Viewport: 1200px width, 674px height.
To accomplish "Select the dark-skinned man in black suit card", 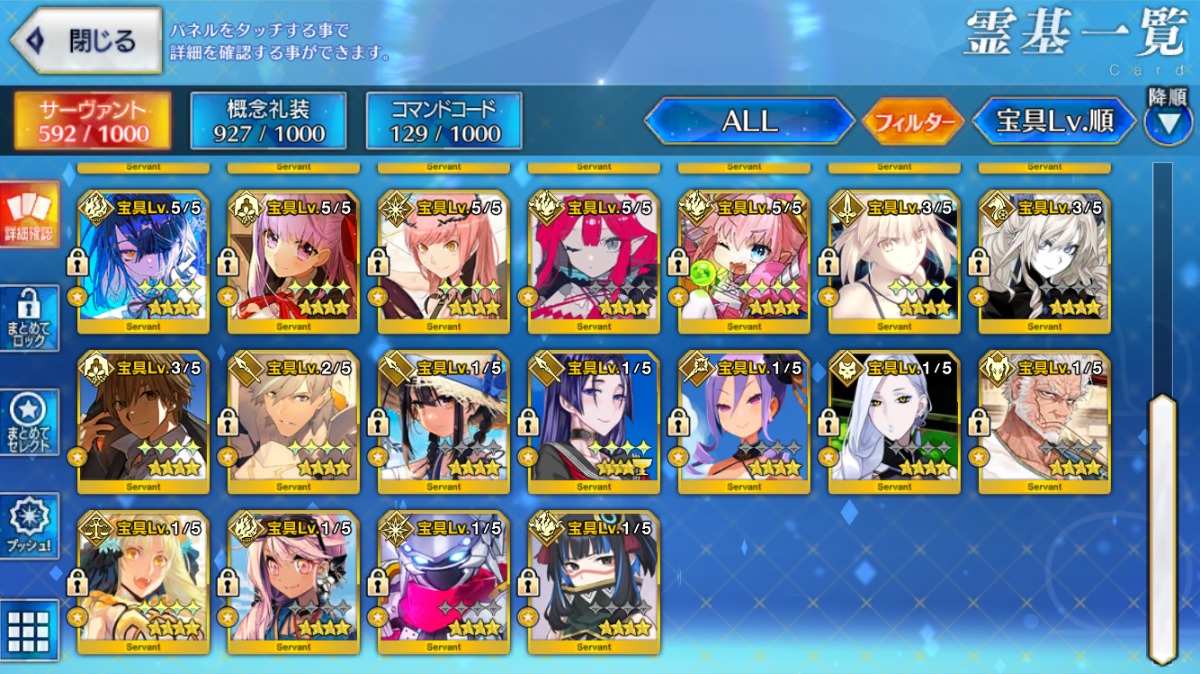I will click(x=144, y=421).
